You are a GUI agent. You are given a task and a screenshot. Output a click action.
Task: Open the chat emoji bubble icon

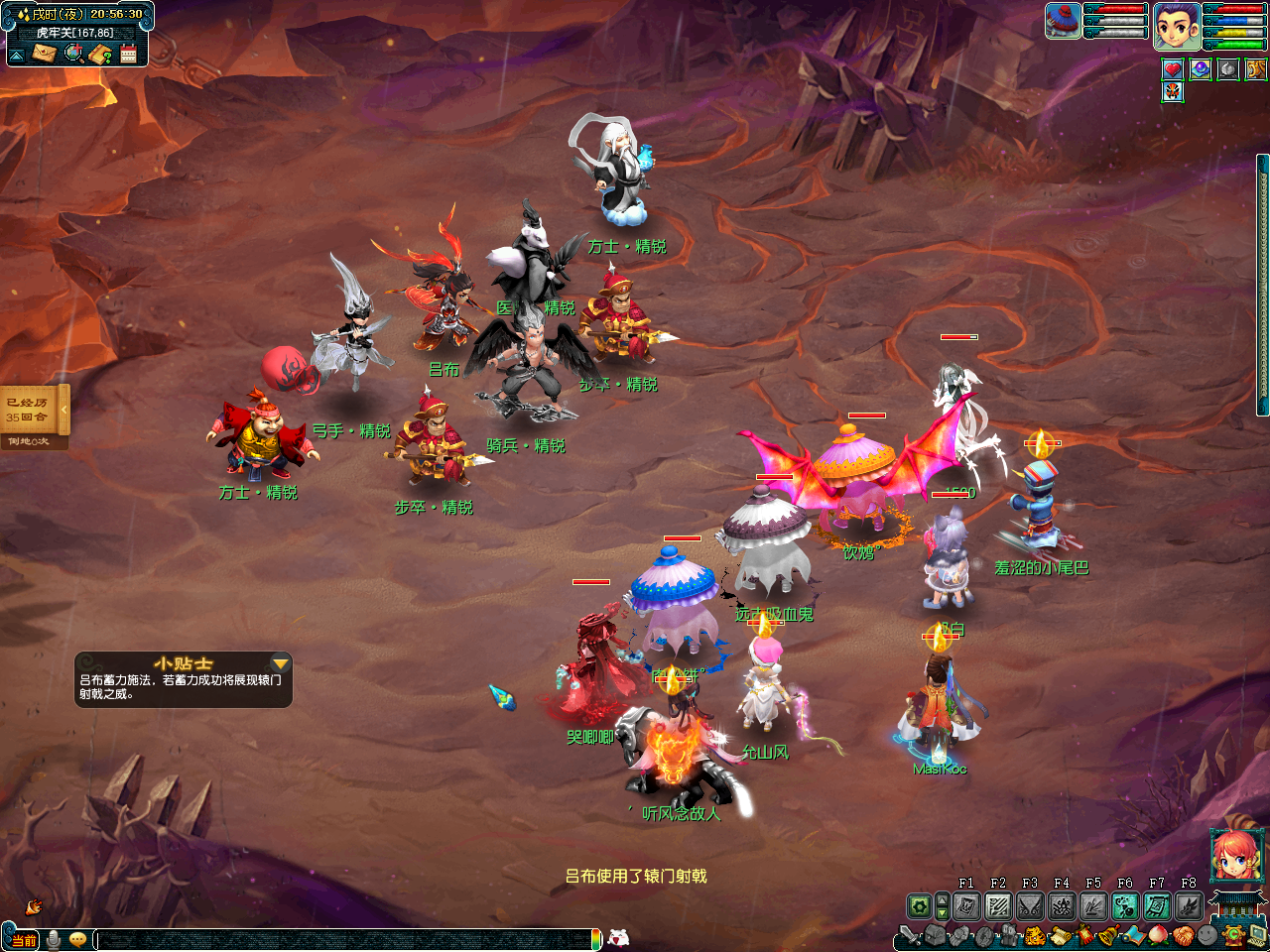[77, 939]
